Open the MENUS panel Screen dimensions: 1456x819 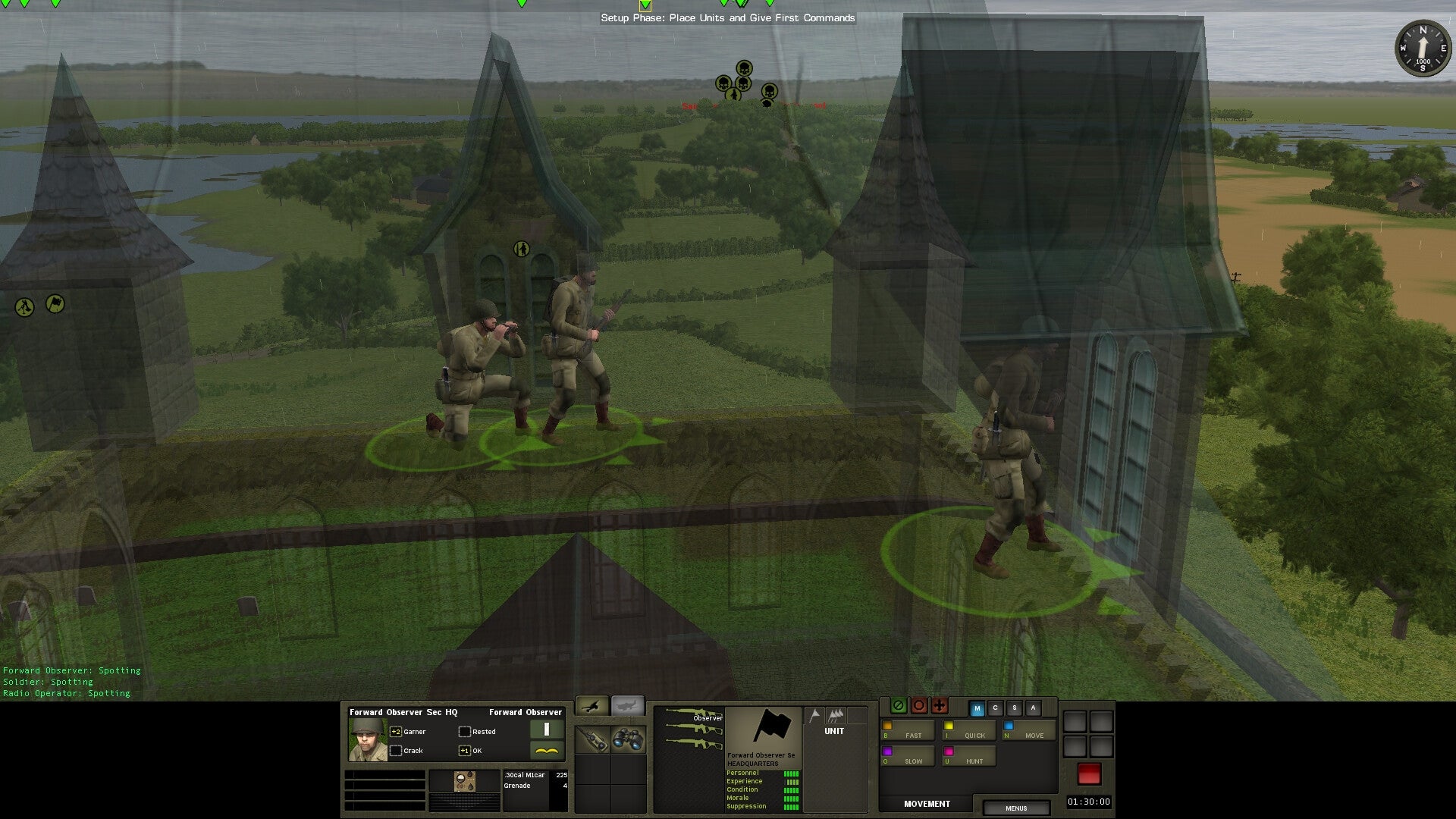[x=1016, y=808]
